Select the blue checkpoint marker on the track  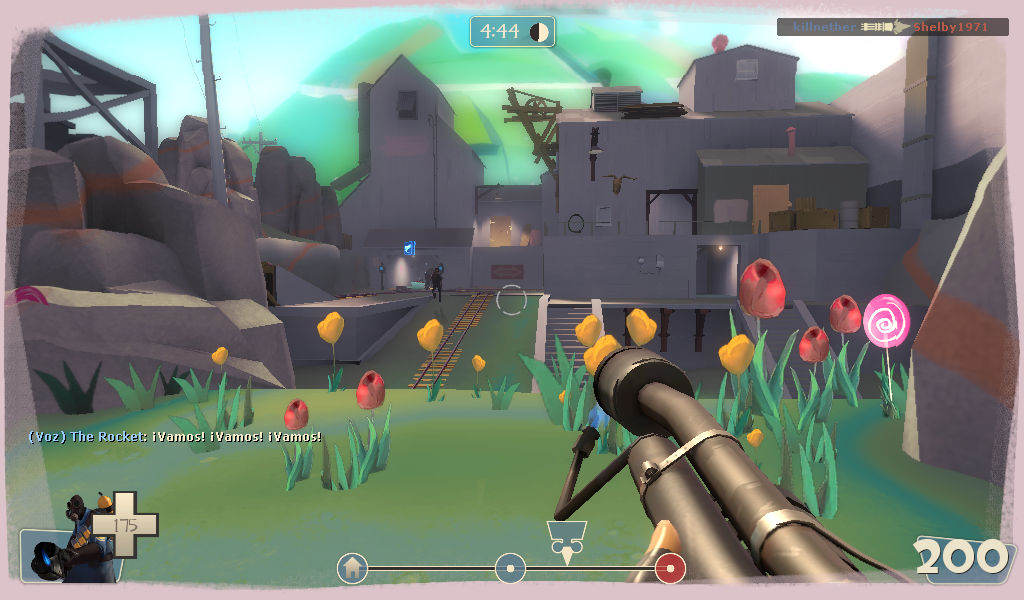point(510,569)
